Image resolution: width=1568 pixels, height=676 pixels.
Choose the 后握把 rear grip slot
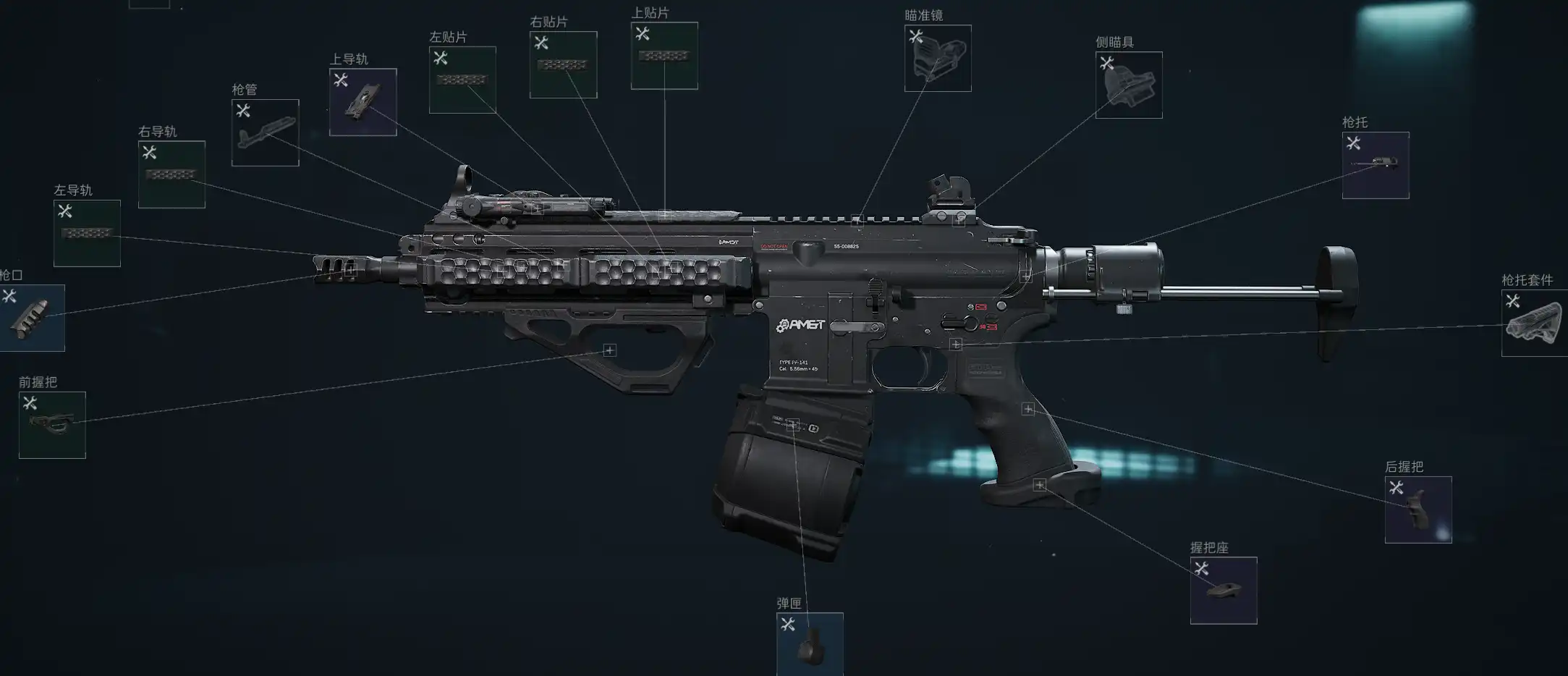click(1417, 510)
